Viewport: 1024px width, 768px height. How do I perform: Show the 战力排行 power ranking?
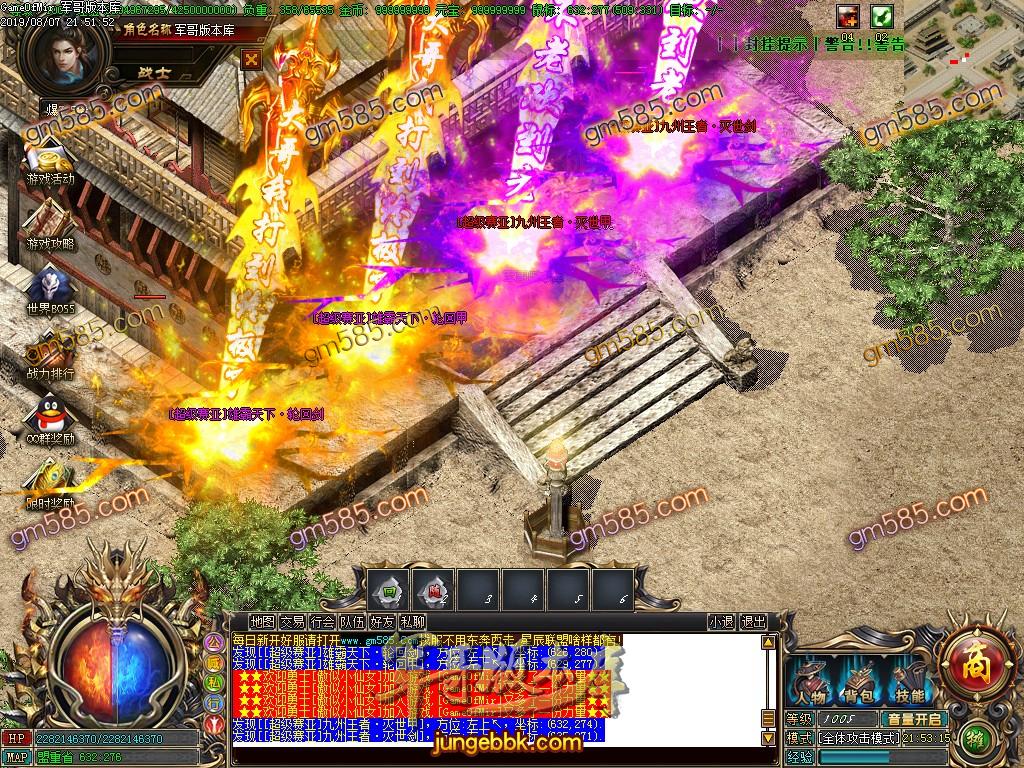pos(50,353)
